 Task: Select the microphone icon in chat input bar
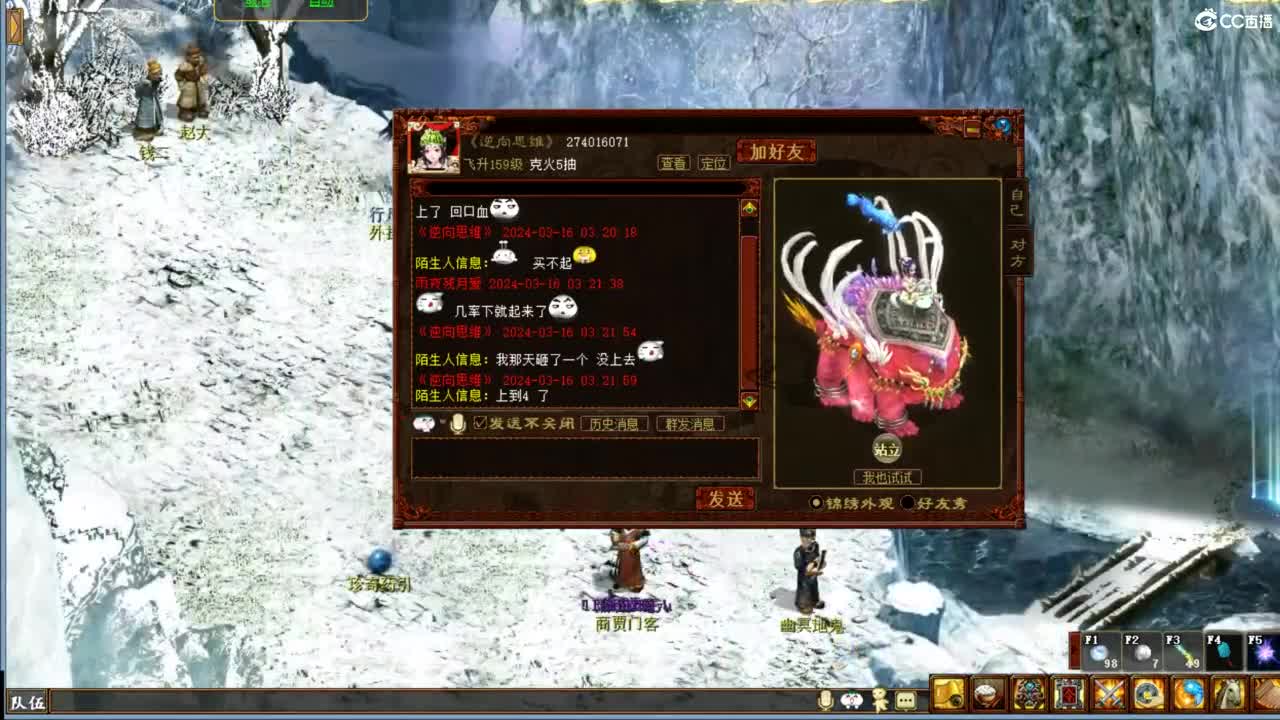[458, 422]
